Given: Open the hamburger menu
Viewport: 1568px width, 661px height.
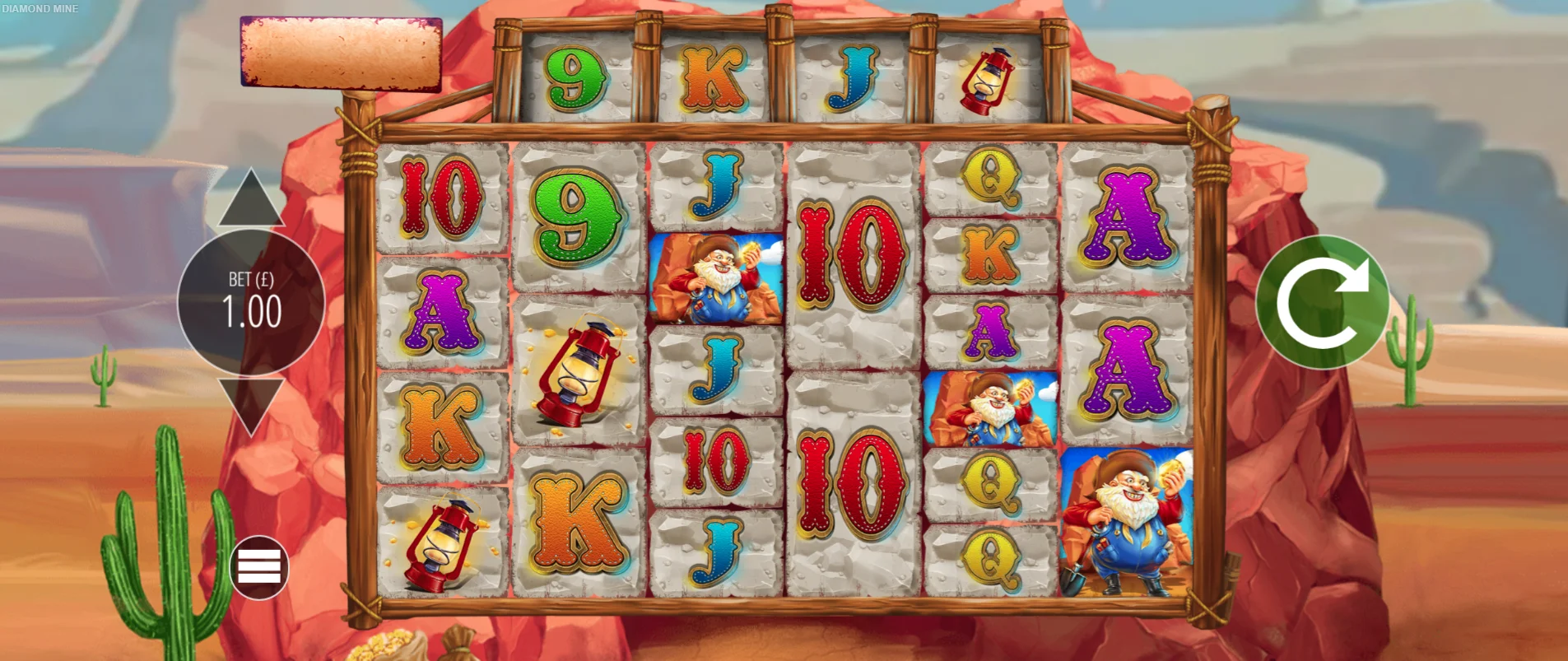Looking at the screenshot, I should tap(259, 567).
